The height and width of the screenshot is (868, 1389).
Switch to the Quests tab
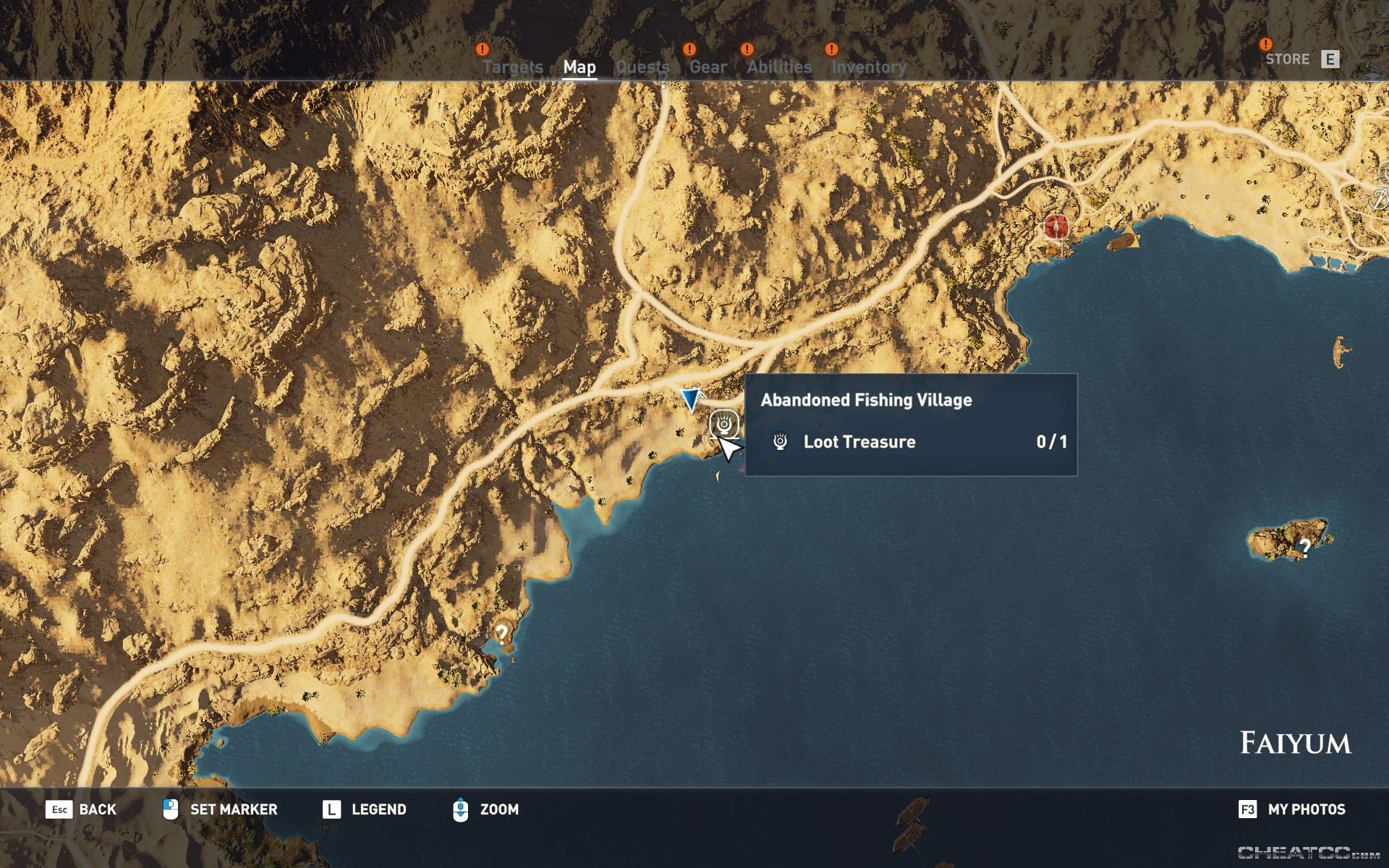click(642, 67)
